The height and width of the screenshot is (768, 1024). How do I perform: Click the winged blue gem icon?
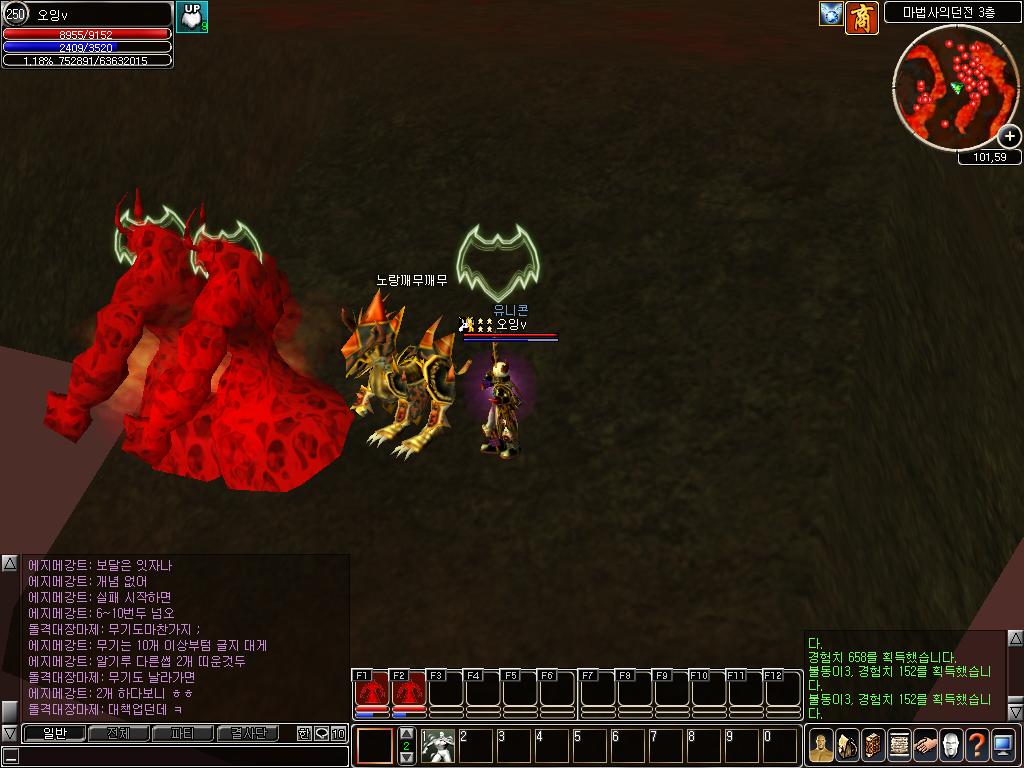[x=831, y=14]
